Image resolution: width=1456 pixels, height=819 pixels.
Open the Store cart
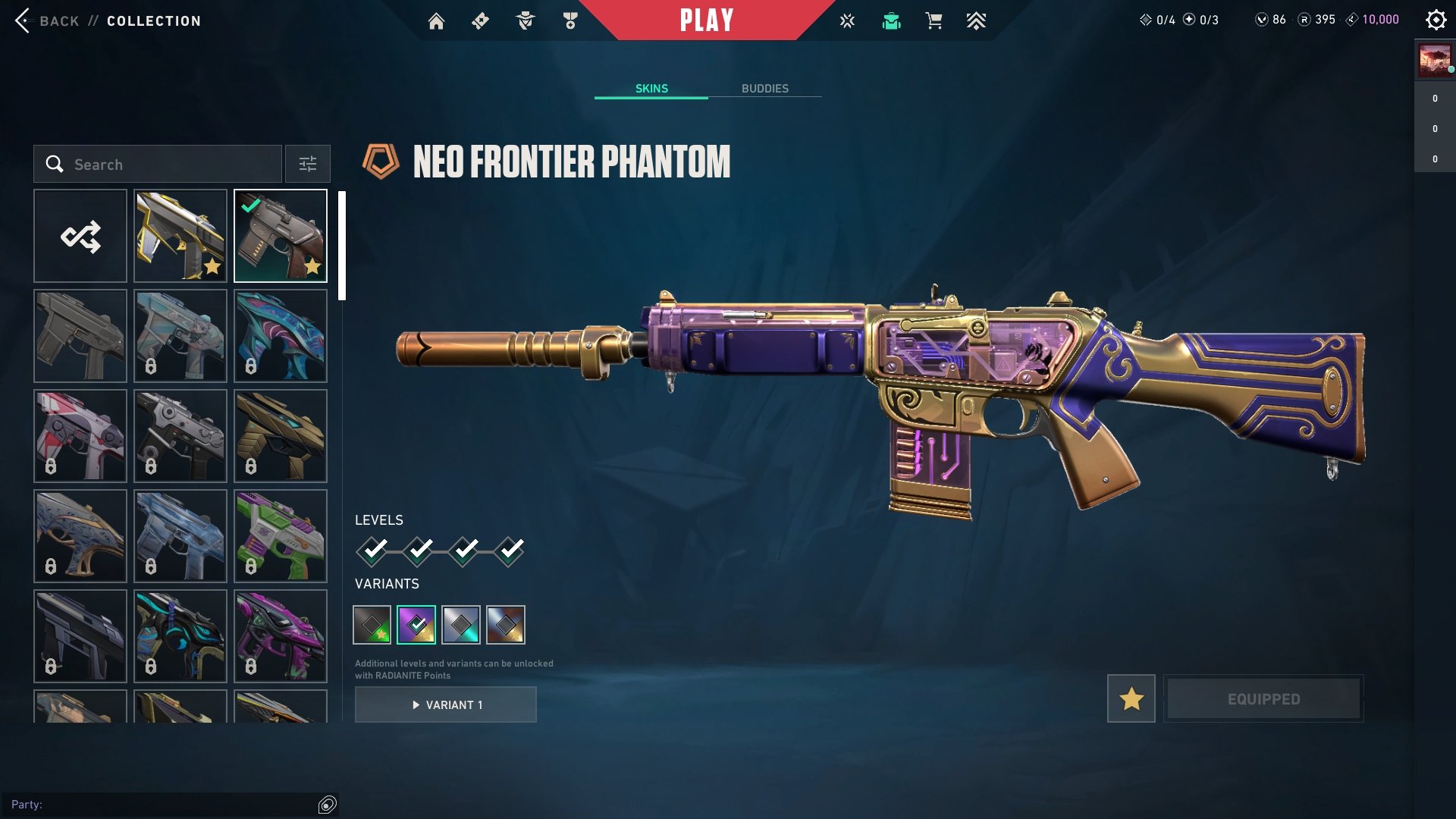934,20
